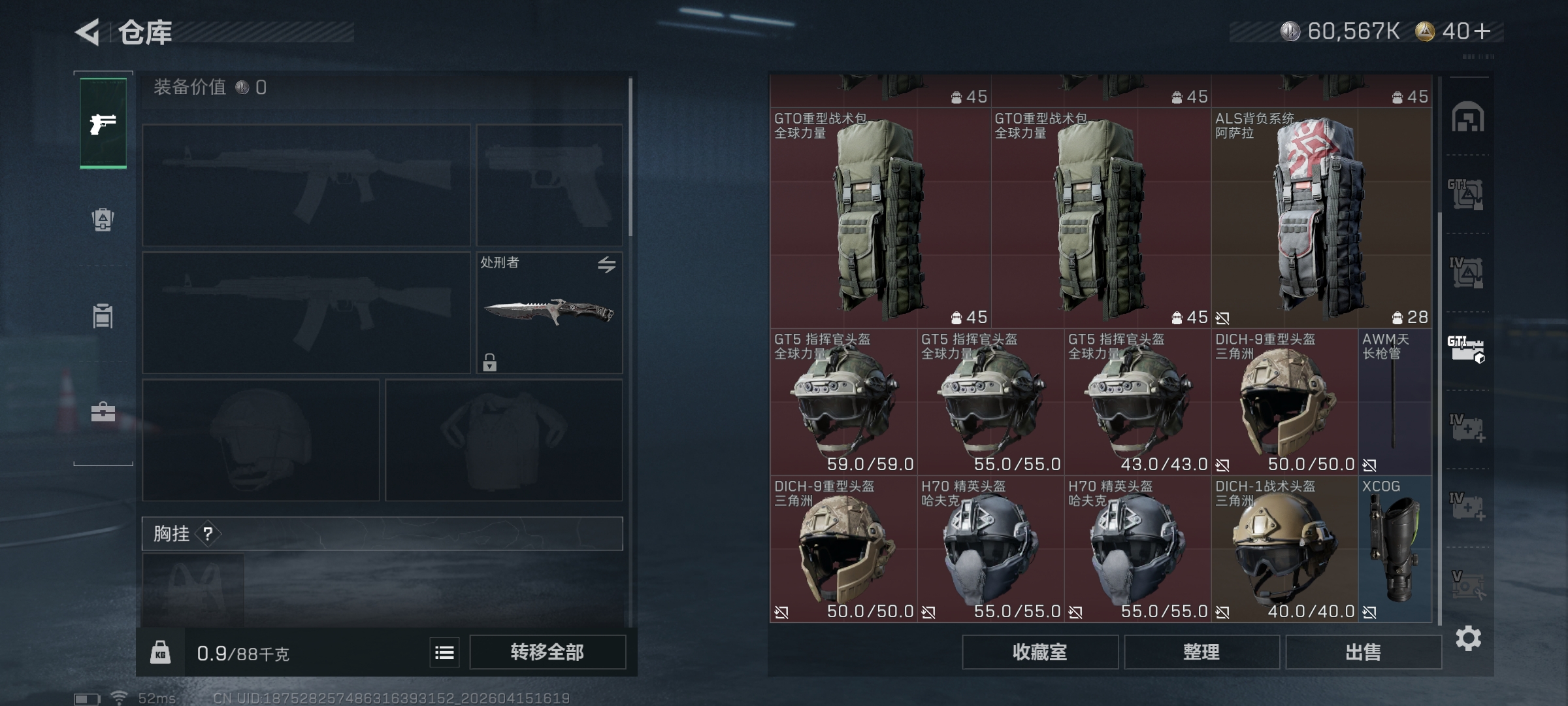Toggle the list view icon beside 转移全部
The width and height of the screenshot is (1568, 706).
pyautogui.click(x=444, y=652)
